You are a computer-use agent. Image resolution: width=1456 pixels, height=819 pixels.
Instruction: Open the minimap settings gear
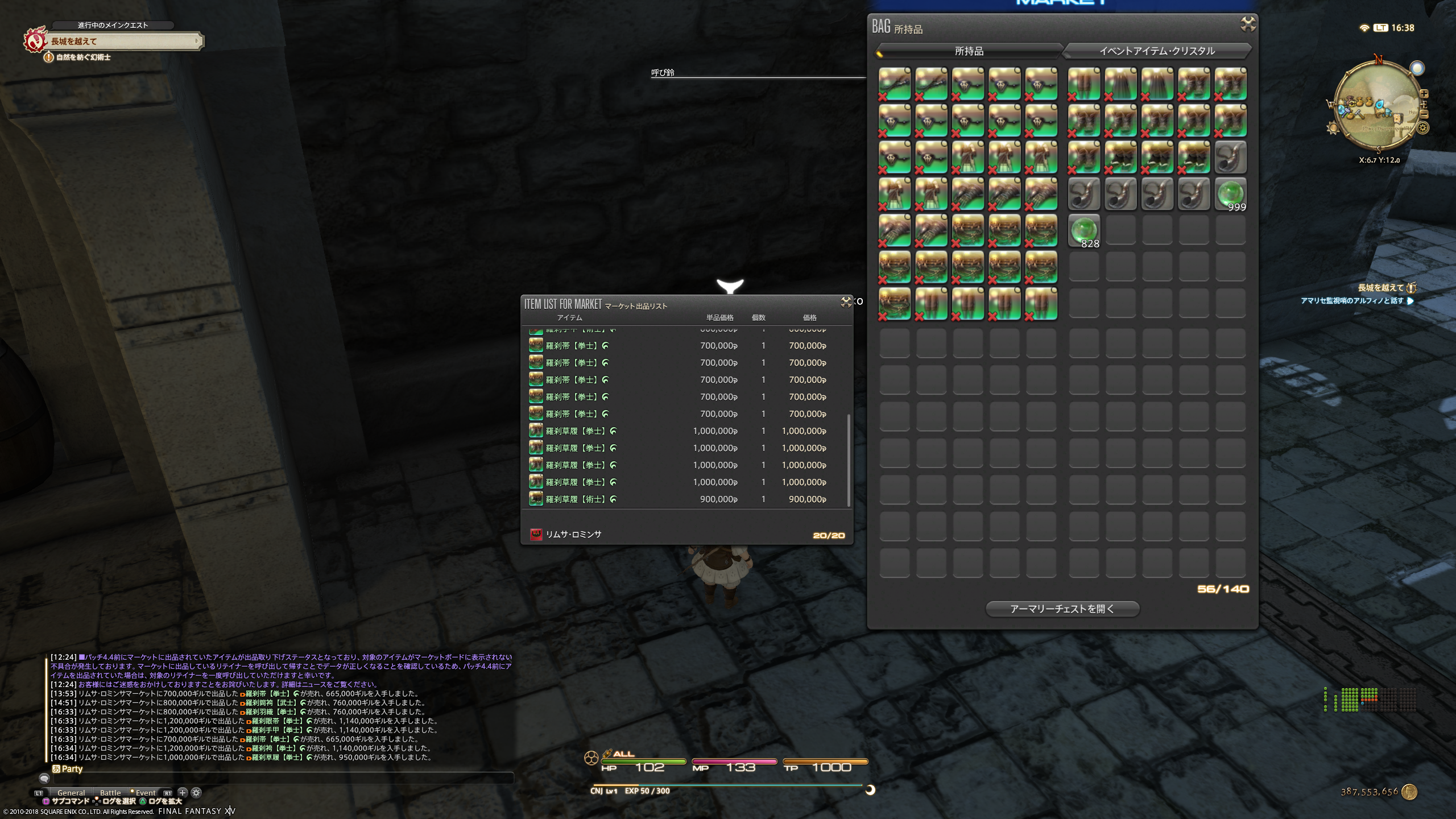pyautogui.click(x=1422, y=128)
